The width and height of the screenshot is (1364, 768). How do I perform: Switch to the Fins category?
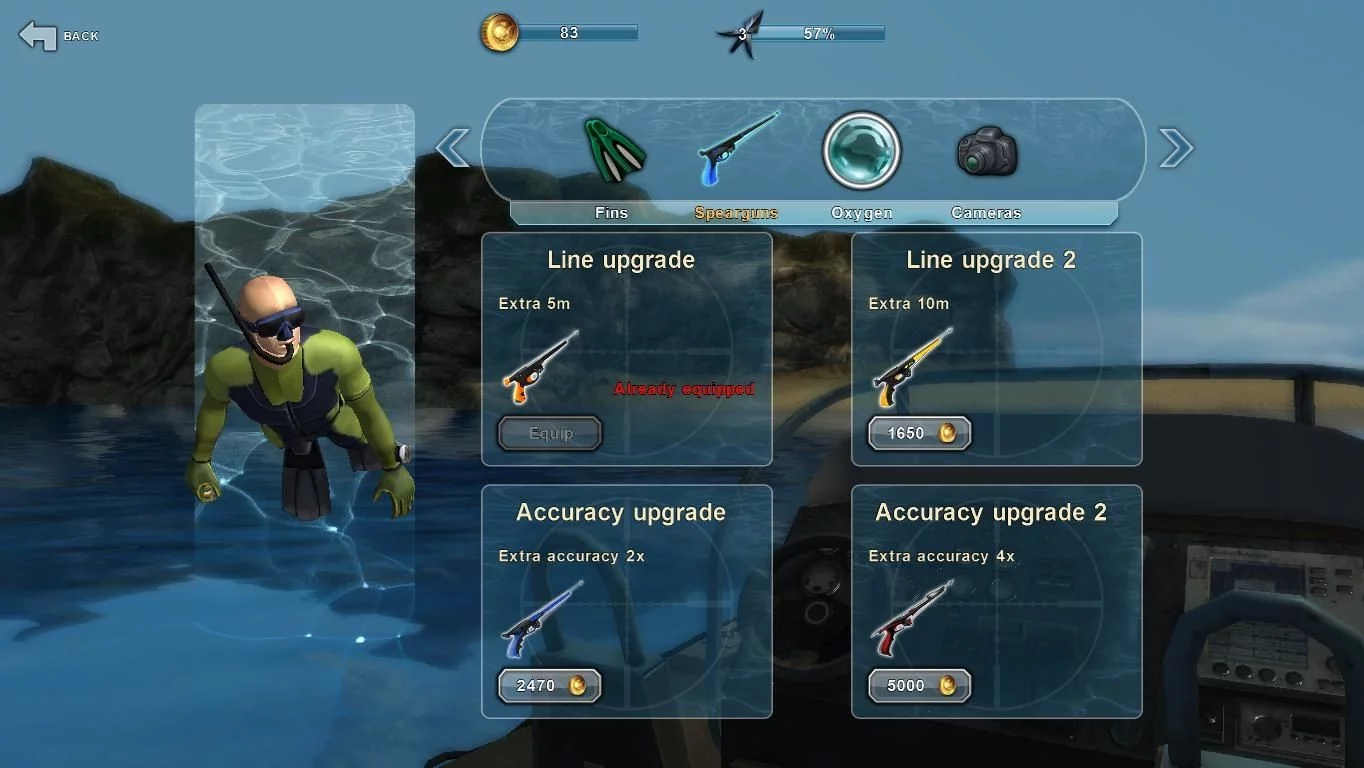tap(614, 151)
